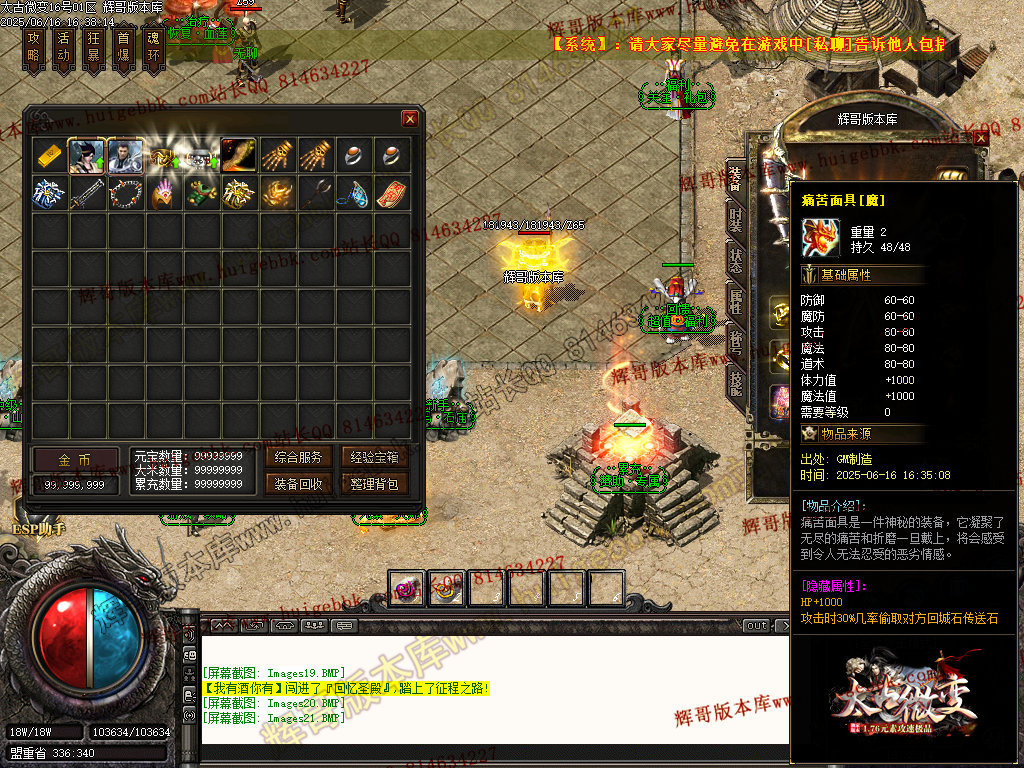Screen dimensions: 1024x768
Task: Select the beaded necklace item in the bag
Action: [x=125, y=193]
